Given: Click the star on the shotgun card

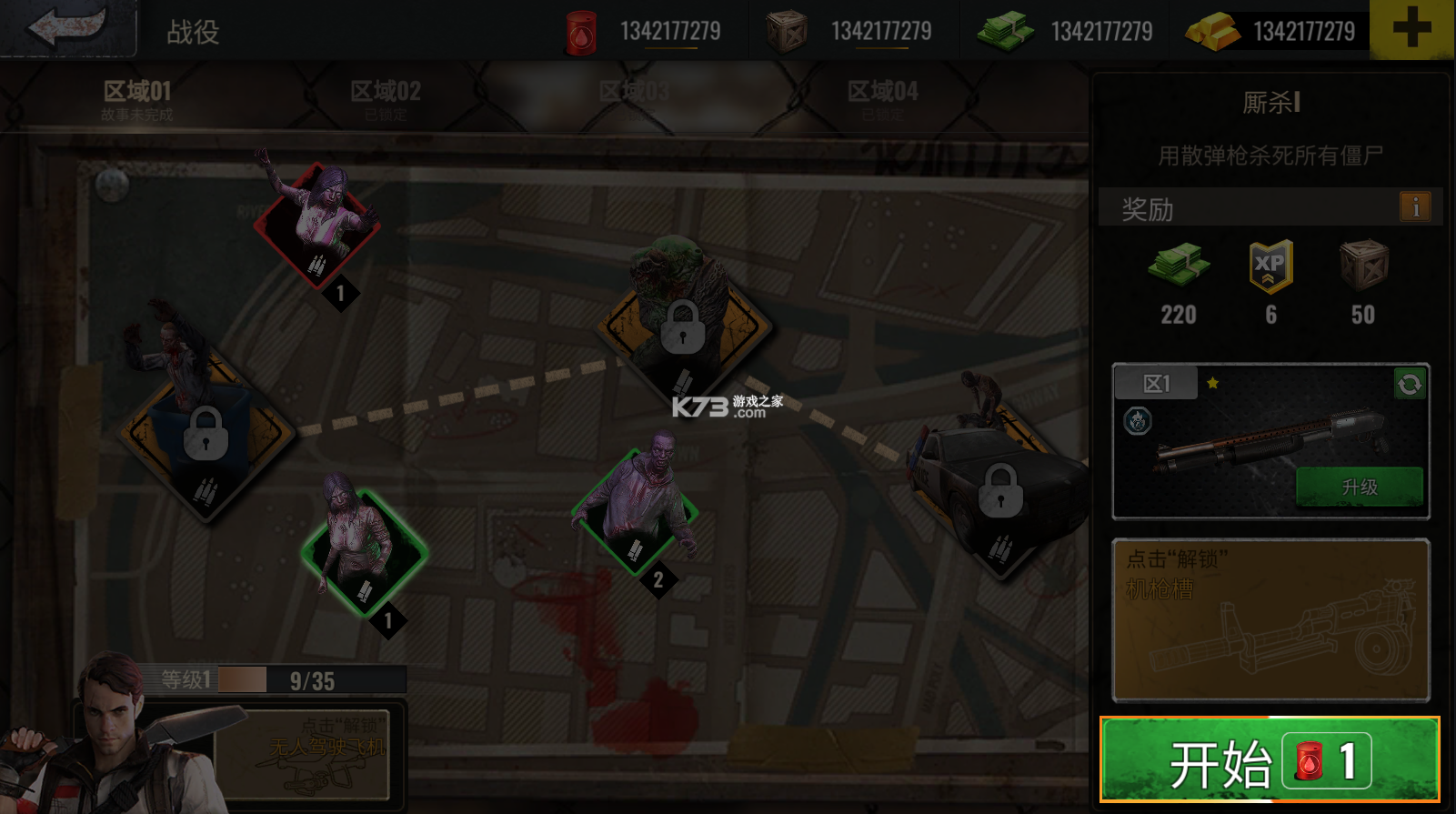Looking at the screenshot, I should (1211, 384).
